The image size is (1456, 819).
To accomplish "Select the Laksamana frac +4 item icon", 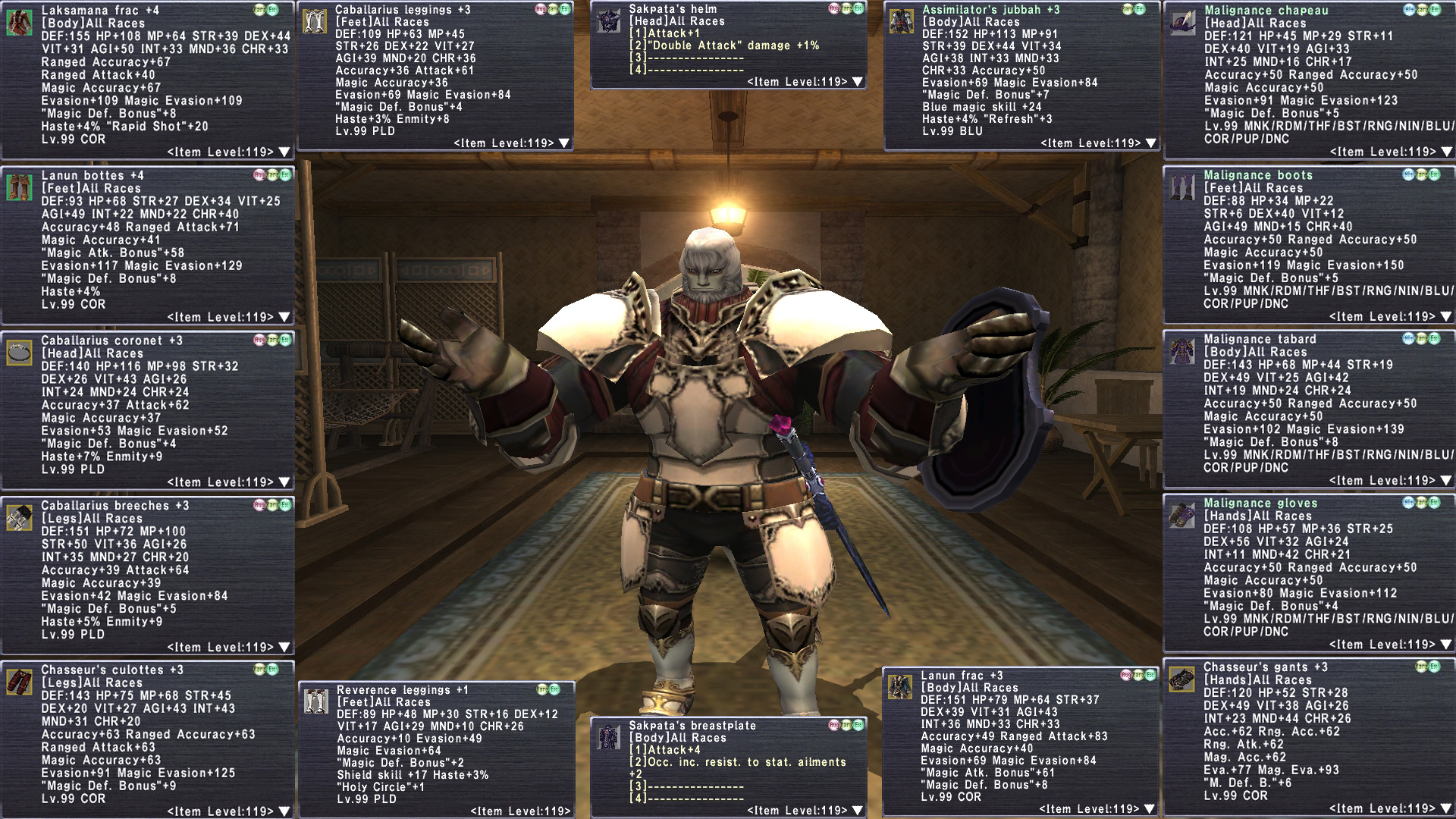I will tap(19, 23).
